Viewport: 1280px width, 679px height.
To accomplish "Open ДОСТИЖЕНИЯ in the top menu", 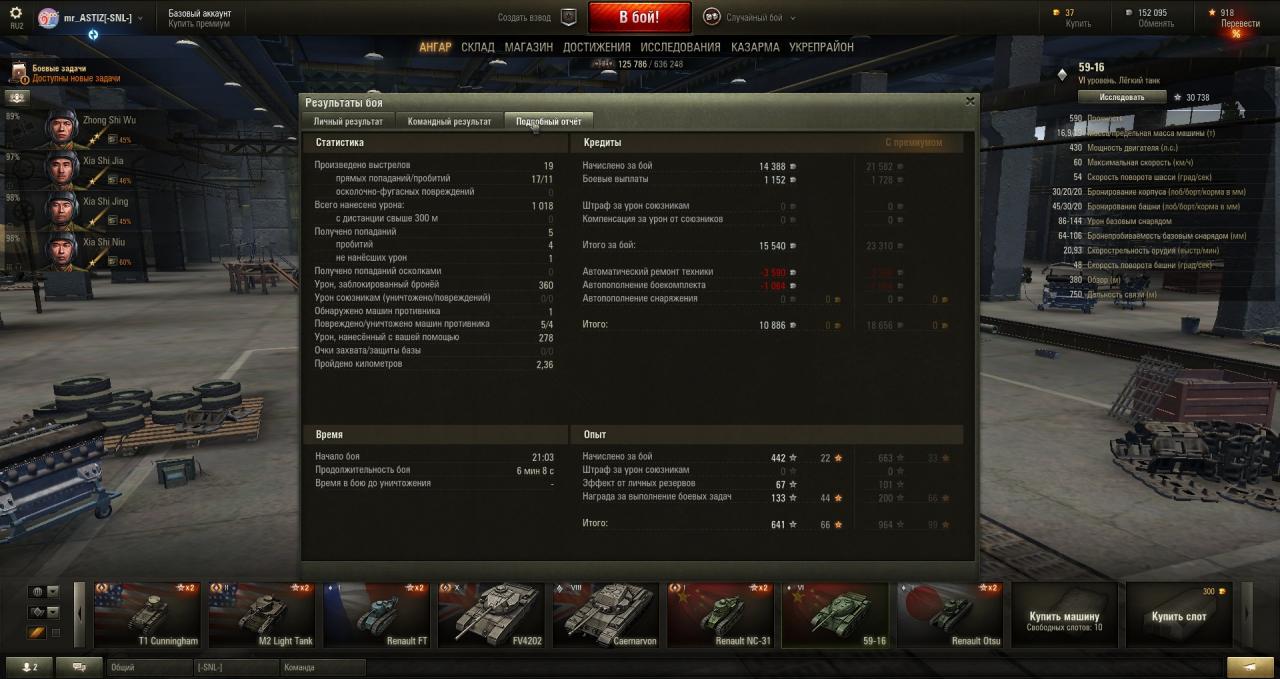I will pos(596,47).
